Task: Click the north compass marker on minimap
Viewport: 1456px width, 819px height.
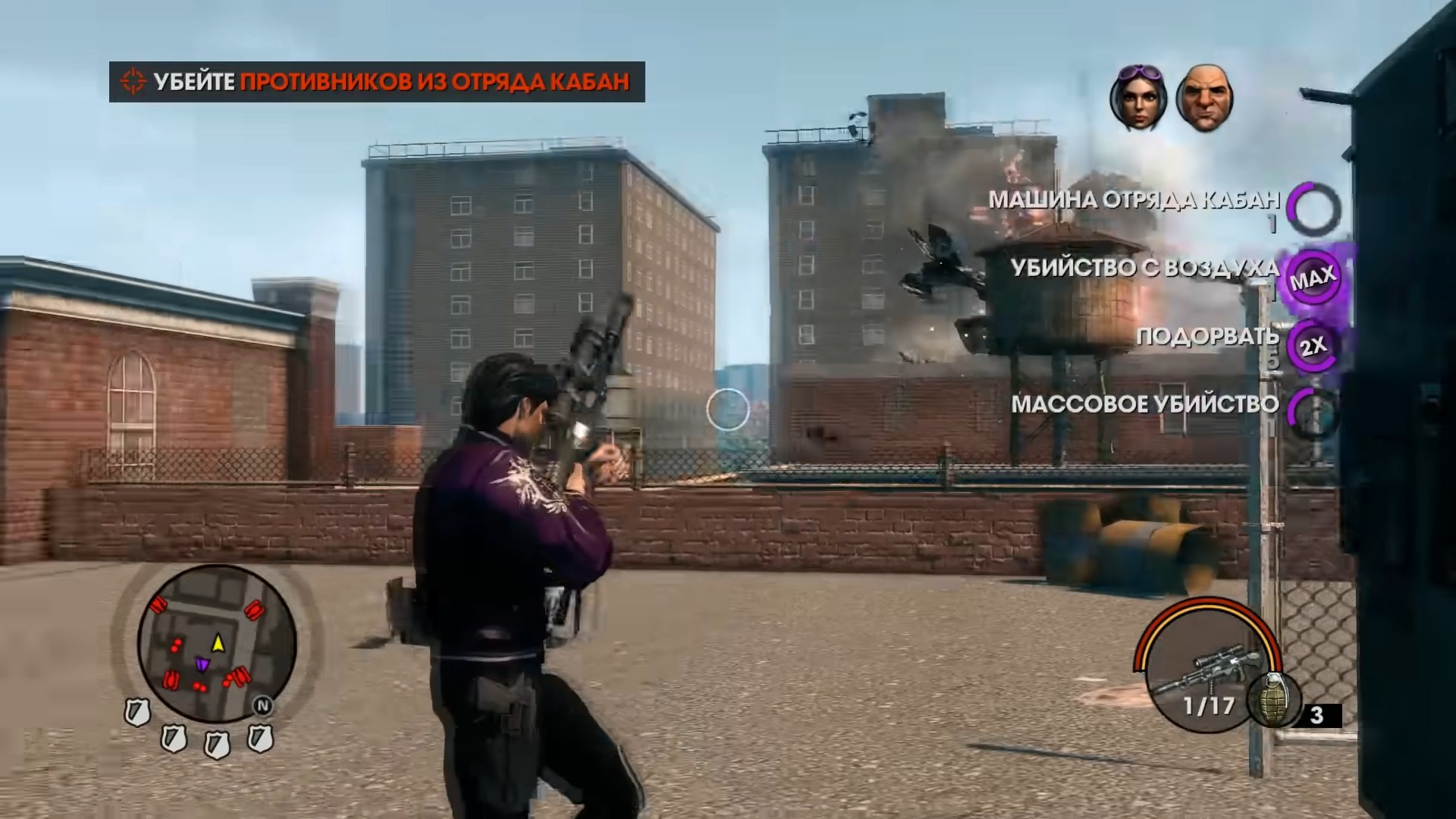Action: (x=262, y=706)
